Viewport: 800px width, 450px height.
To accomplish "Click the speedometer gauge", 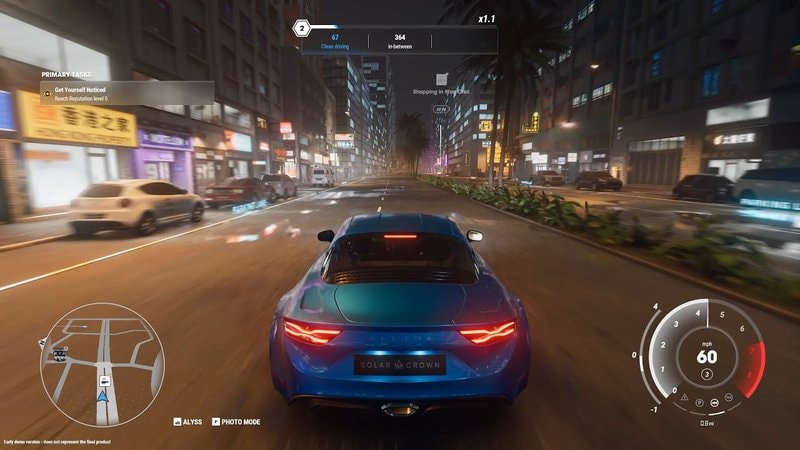I will coord(705,357).
